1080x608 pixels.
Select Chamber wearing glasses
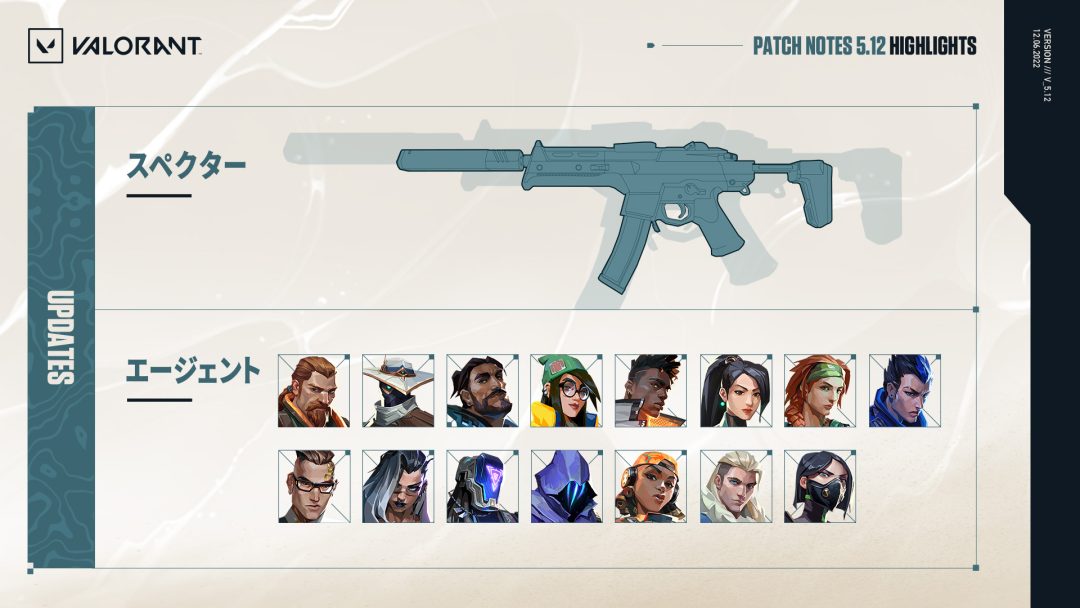(314, 486)
